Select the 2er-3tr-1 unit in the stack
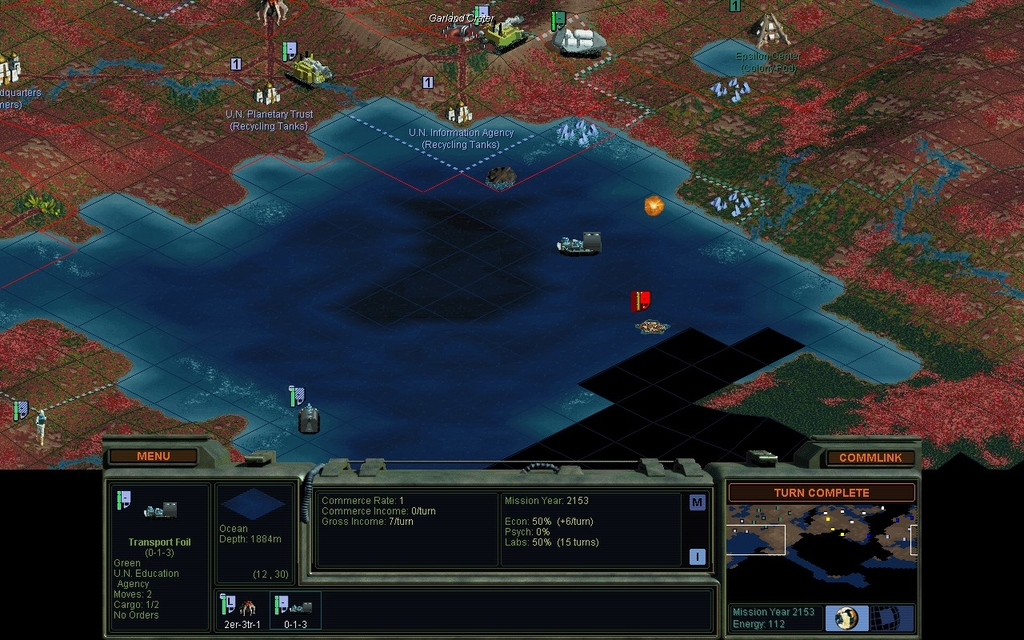This screenshot has width=1024, height=640. pyautogui.click(x=240, y=610)
